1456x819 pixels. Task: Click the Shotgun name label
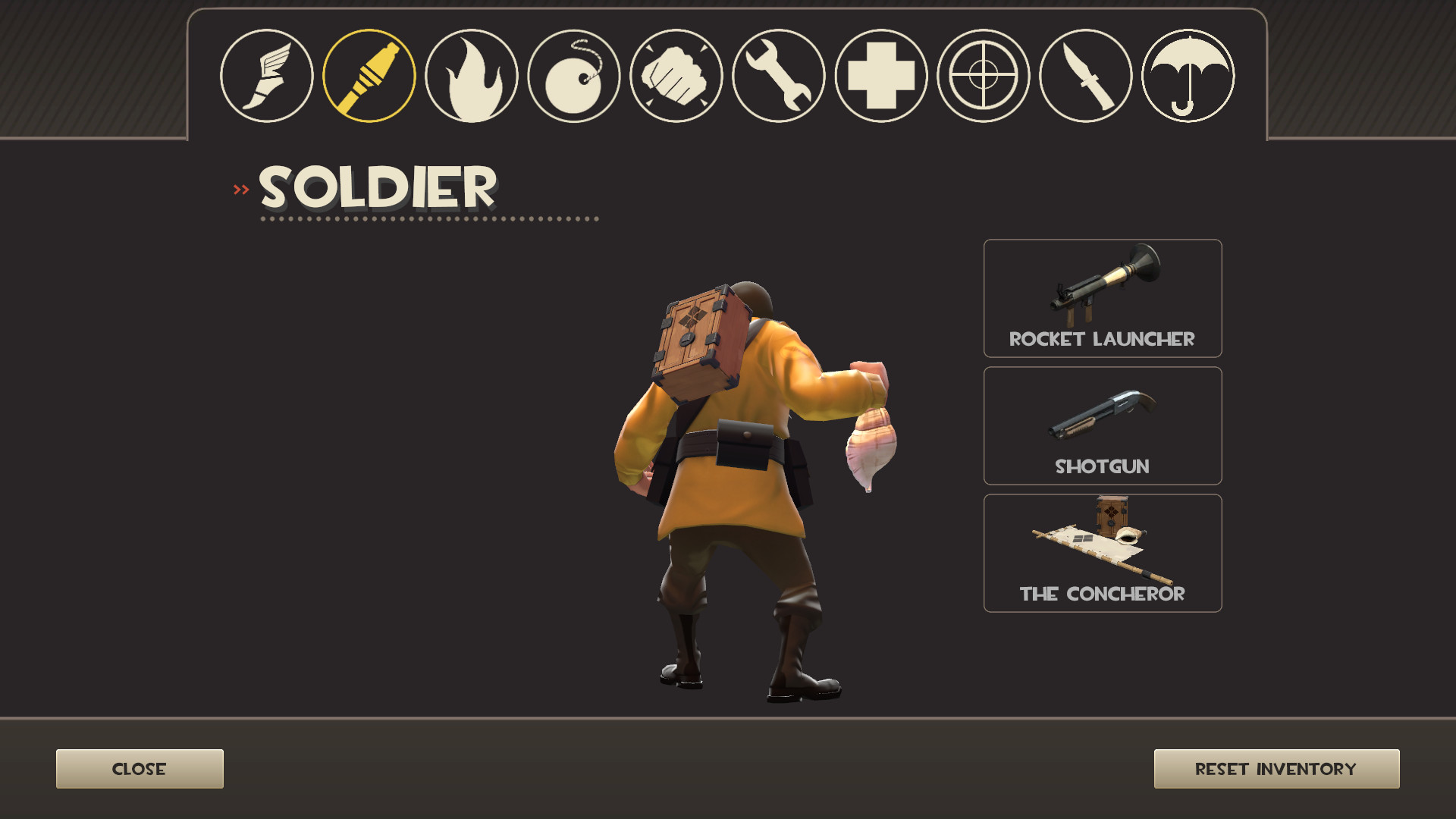click(1102, 467)
